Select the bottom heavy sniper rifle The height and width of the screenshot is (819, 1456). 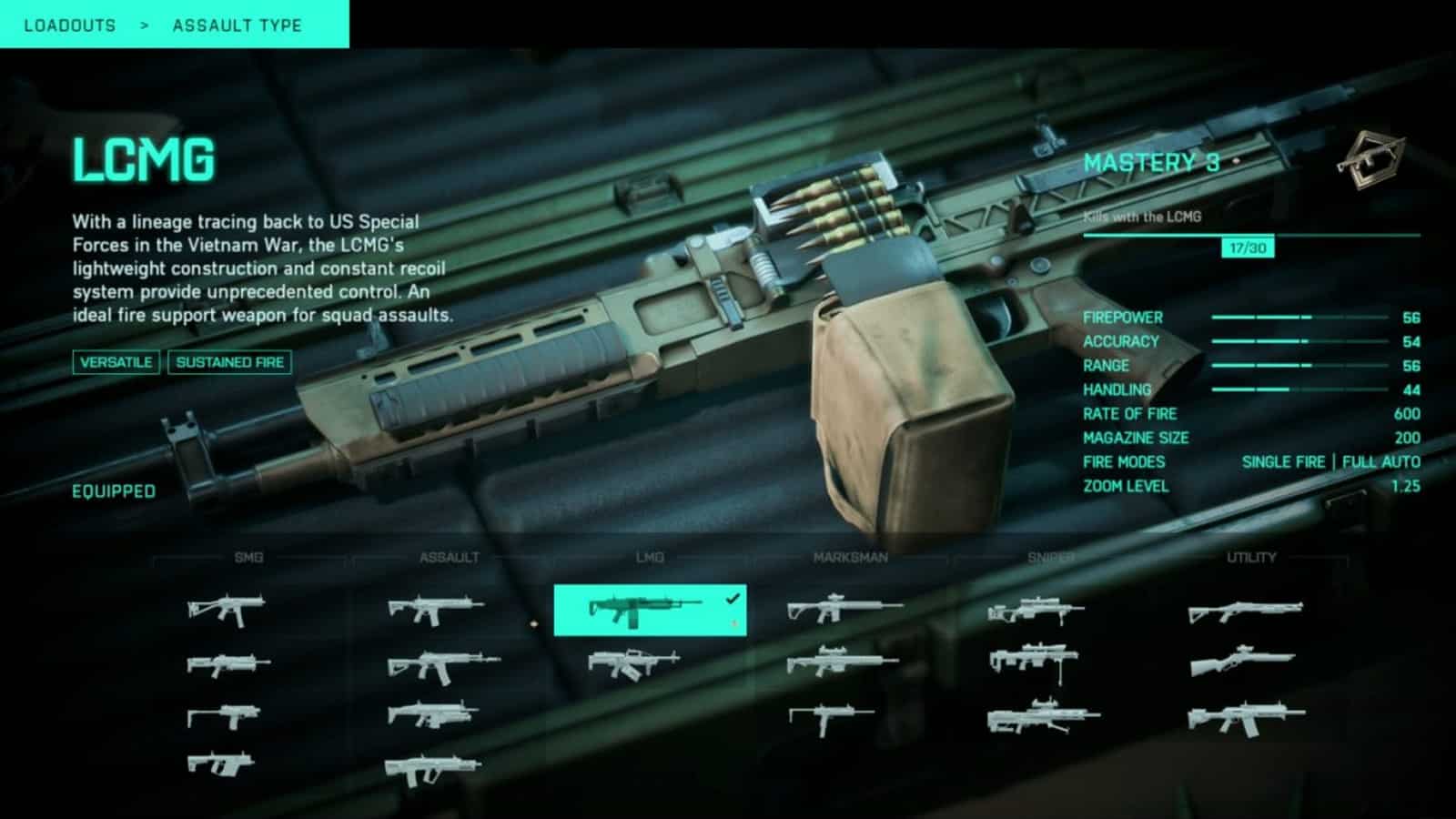tap(1042, 716)
